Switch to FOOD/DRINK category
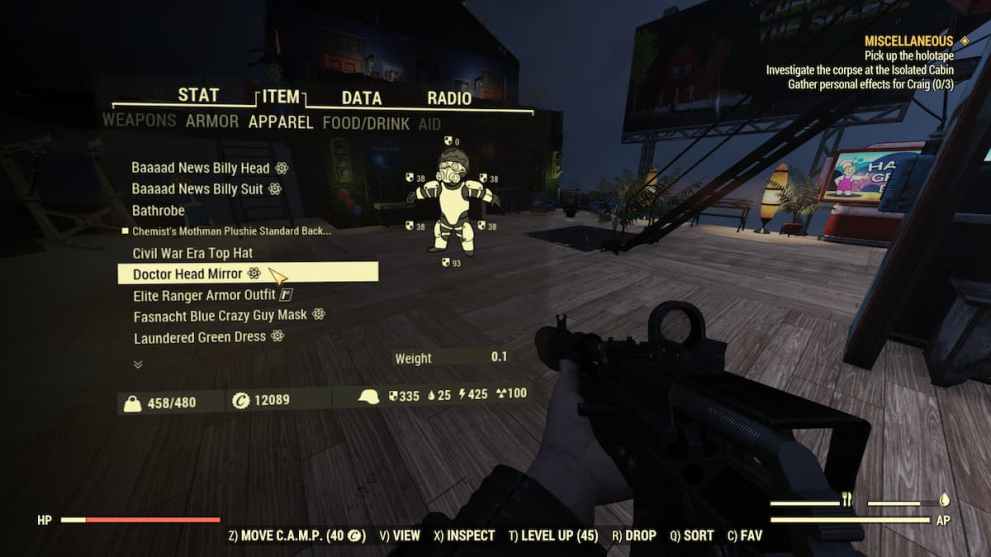This screenshot has width=991, height=557. click(366, 123)
